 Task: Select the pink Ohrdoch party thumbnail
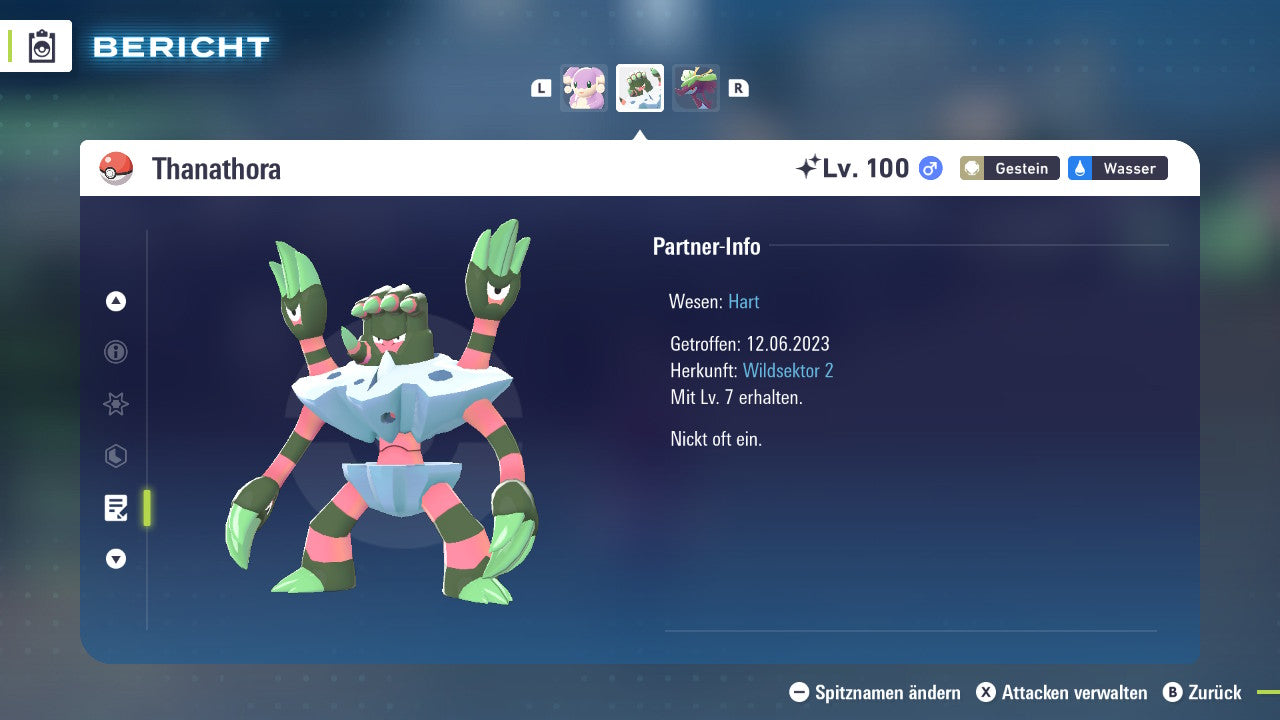pos(584,88)
